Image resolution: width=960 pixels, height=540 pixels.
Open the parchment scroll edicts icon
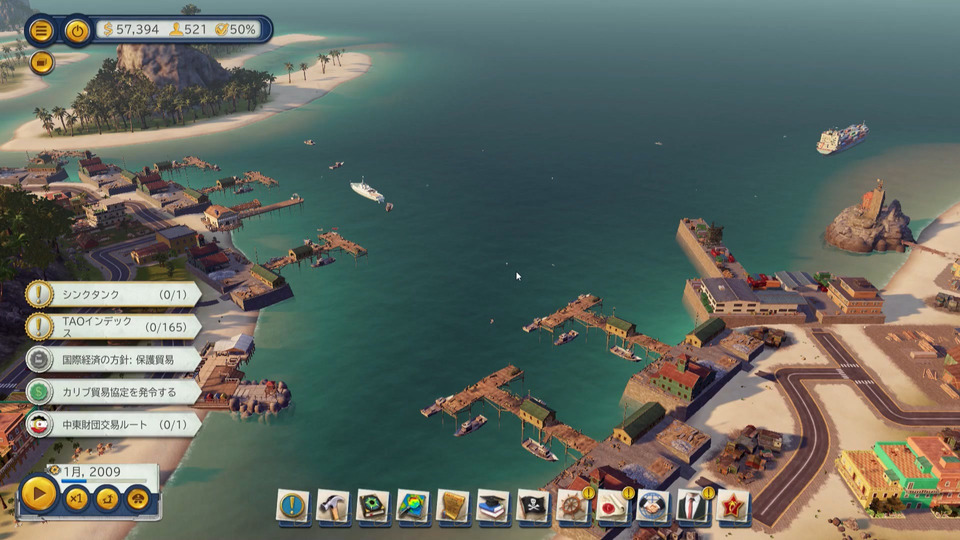click(x=452, y=506)
